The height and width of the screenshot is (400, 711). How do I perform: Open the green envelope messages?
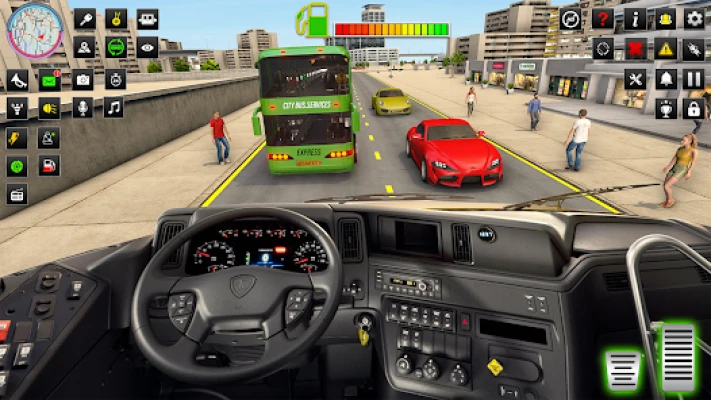49,80
